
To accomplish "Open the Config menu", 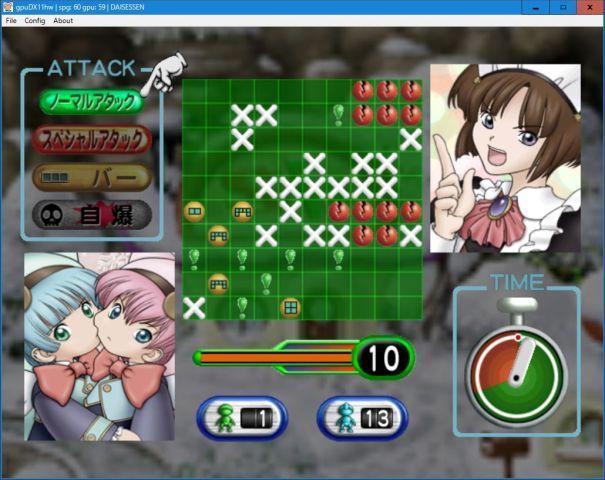I will tap(35, 20).
